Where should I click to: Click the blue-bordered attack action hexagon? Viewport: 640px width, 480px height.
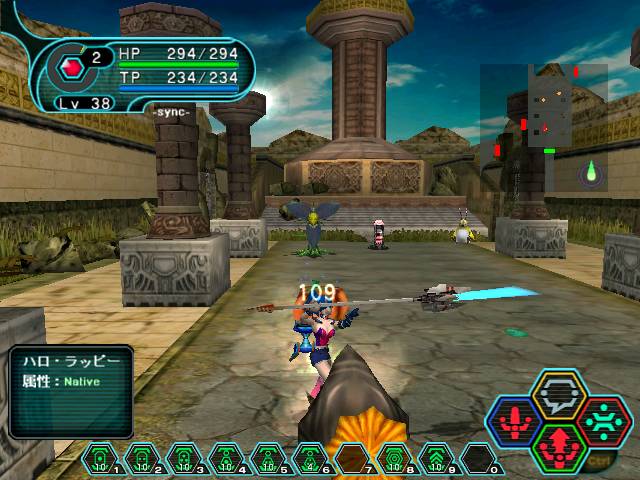point(512,421)
